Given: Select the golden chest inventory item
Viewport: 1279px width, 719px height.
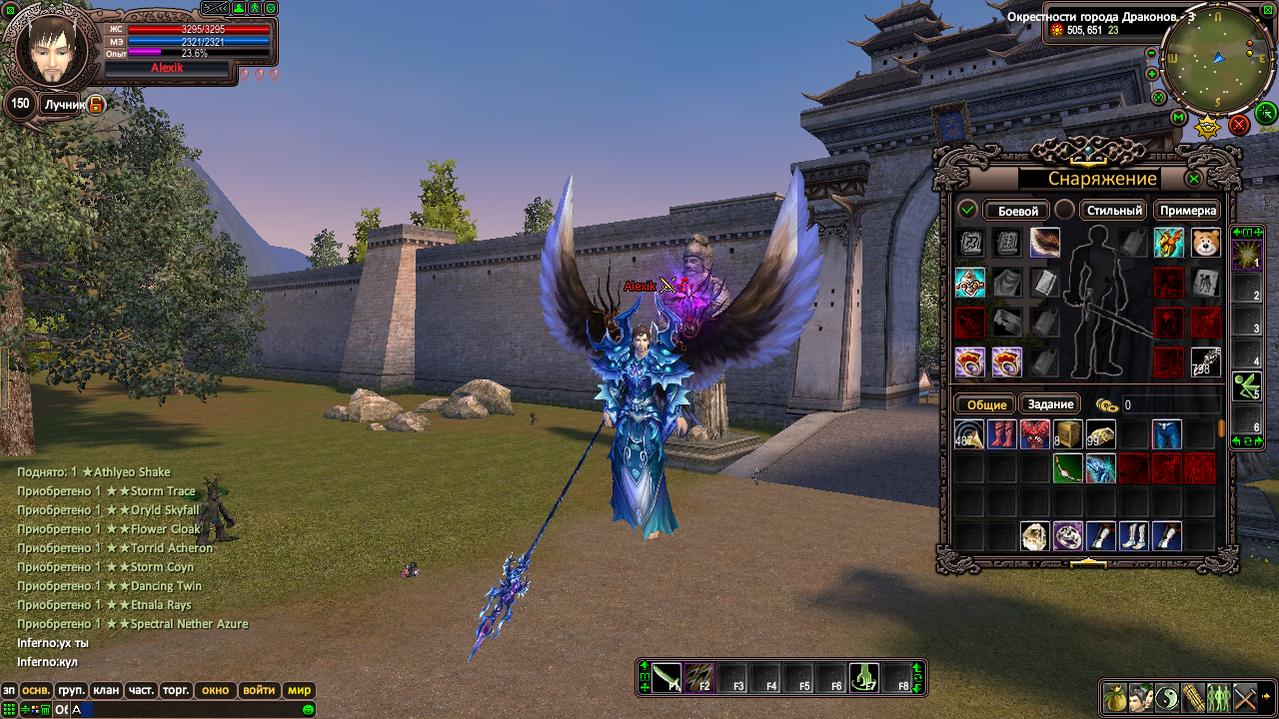Looking at the screenshot, I should [1068, 435].
